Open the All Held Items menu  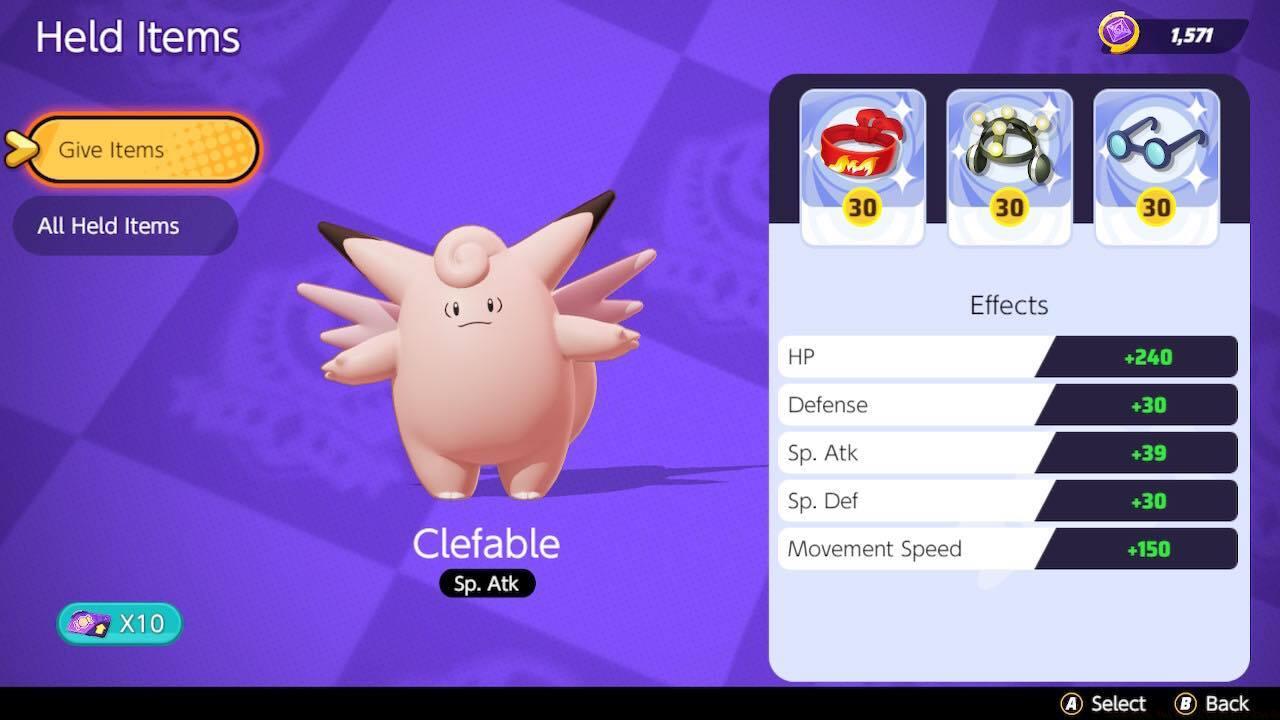pos(125,225)
